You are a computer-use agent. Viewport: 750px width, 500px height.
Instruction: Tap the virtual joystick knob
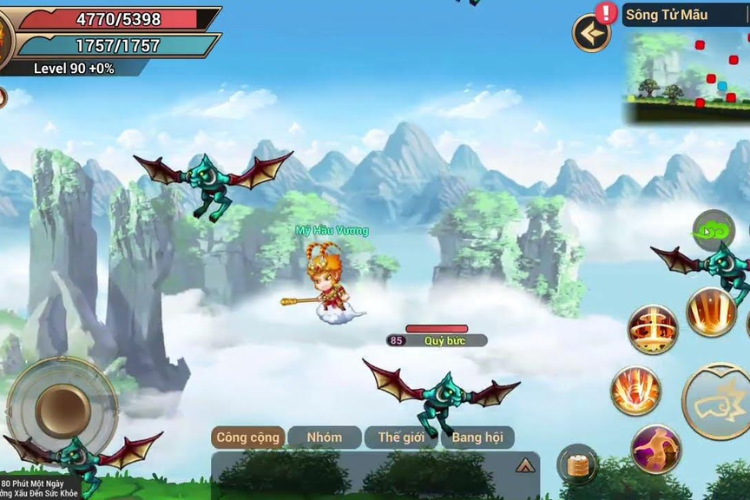tap(63, 407)
